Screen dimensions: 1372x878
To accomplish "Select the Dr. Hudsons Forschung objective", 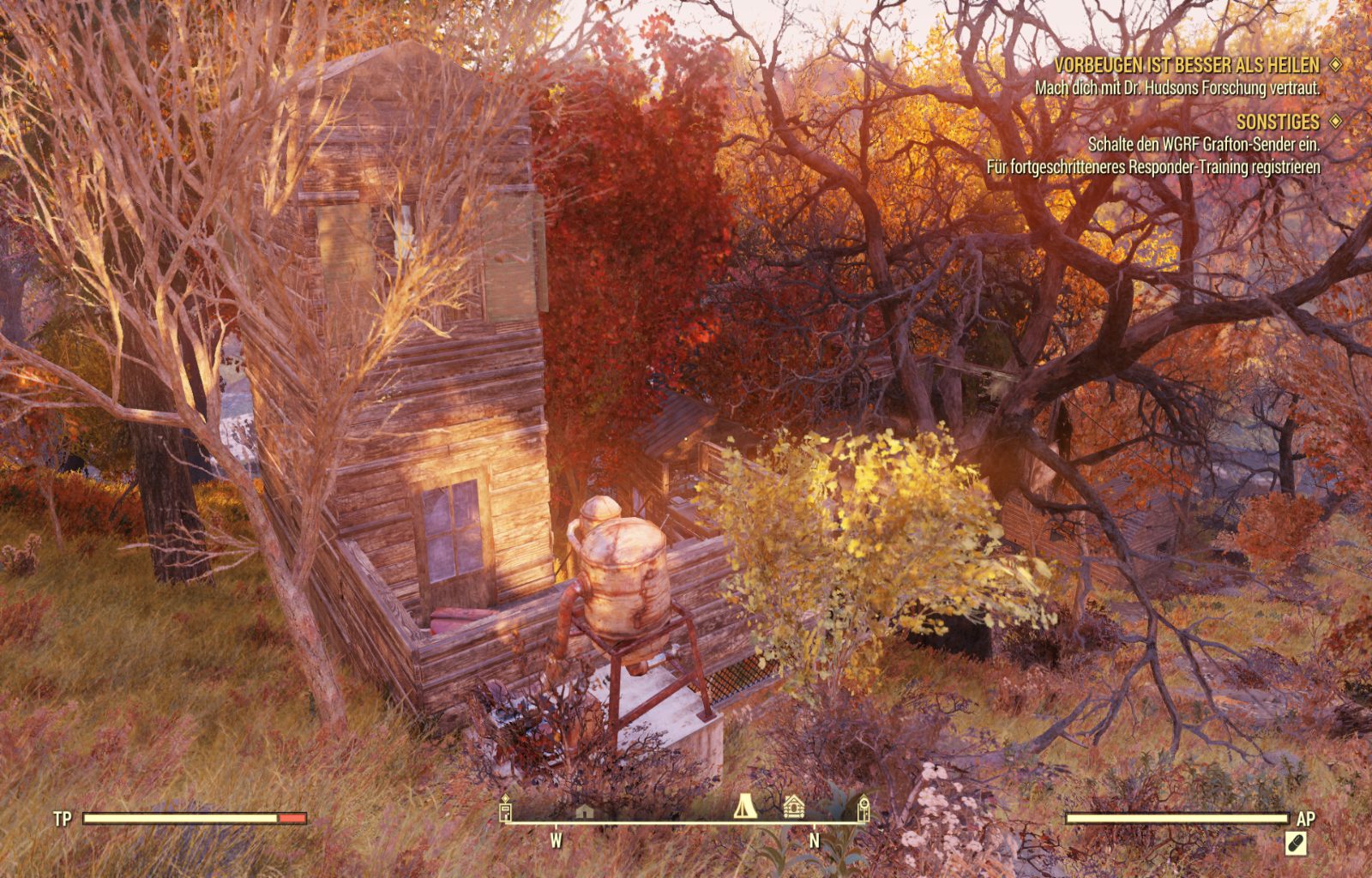I will 1176,87.
